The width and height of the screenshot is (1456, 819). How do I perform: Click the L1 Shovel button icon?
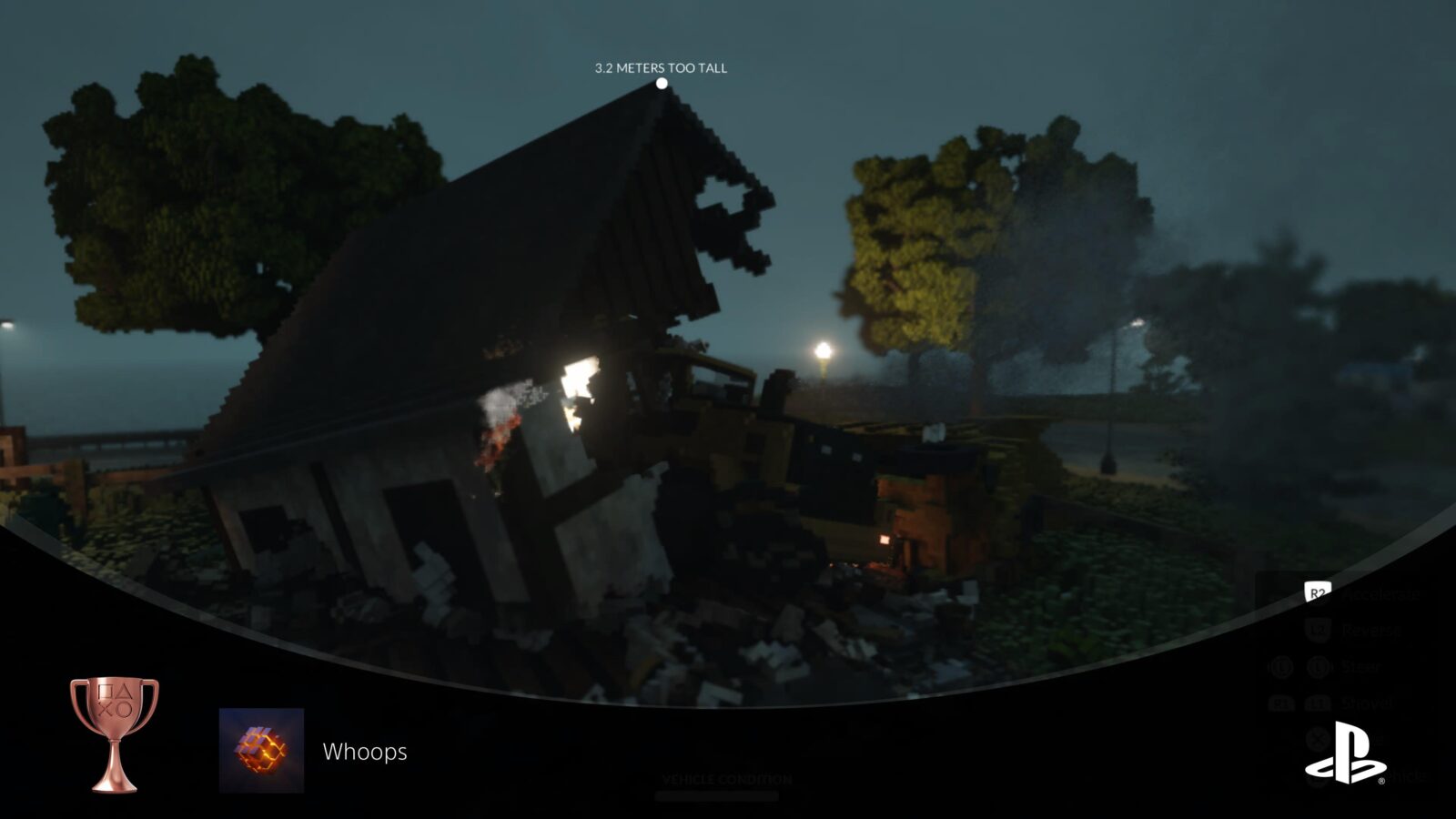click(1318, 703)
